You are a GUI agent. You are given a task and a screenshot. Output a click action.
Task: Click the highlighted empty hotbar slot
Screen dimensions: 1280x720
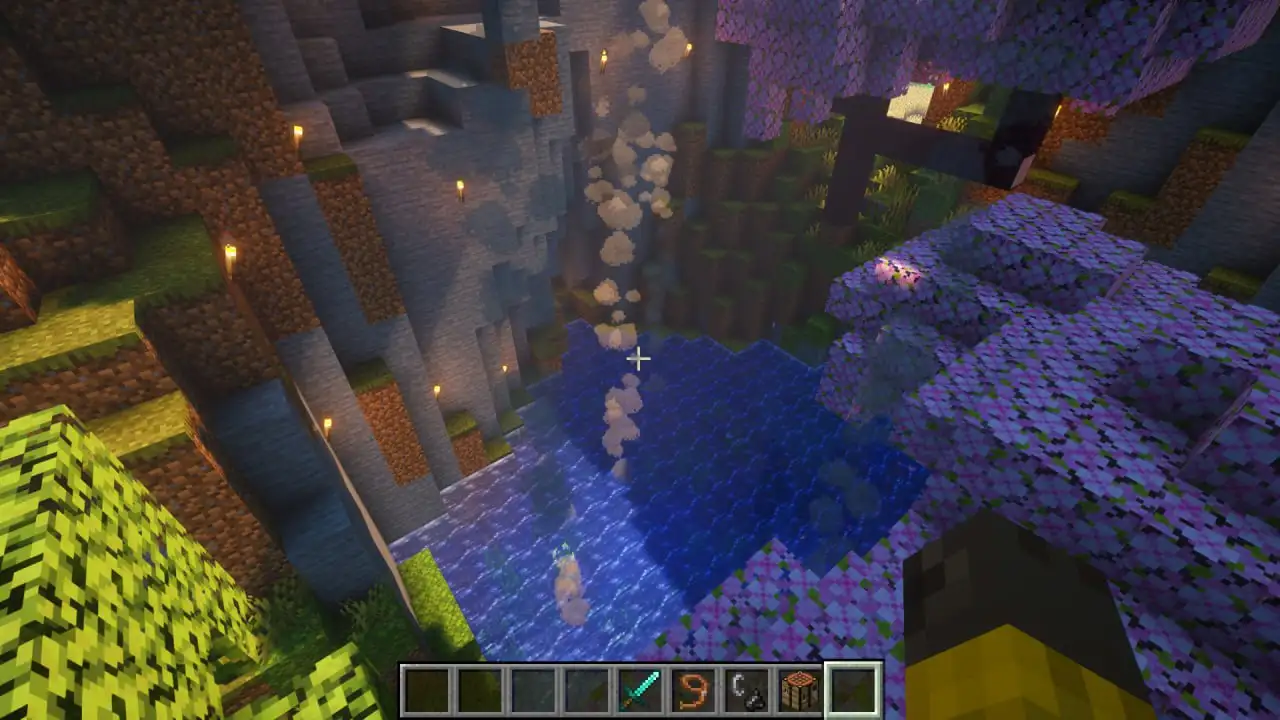coord(853,690)
